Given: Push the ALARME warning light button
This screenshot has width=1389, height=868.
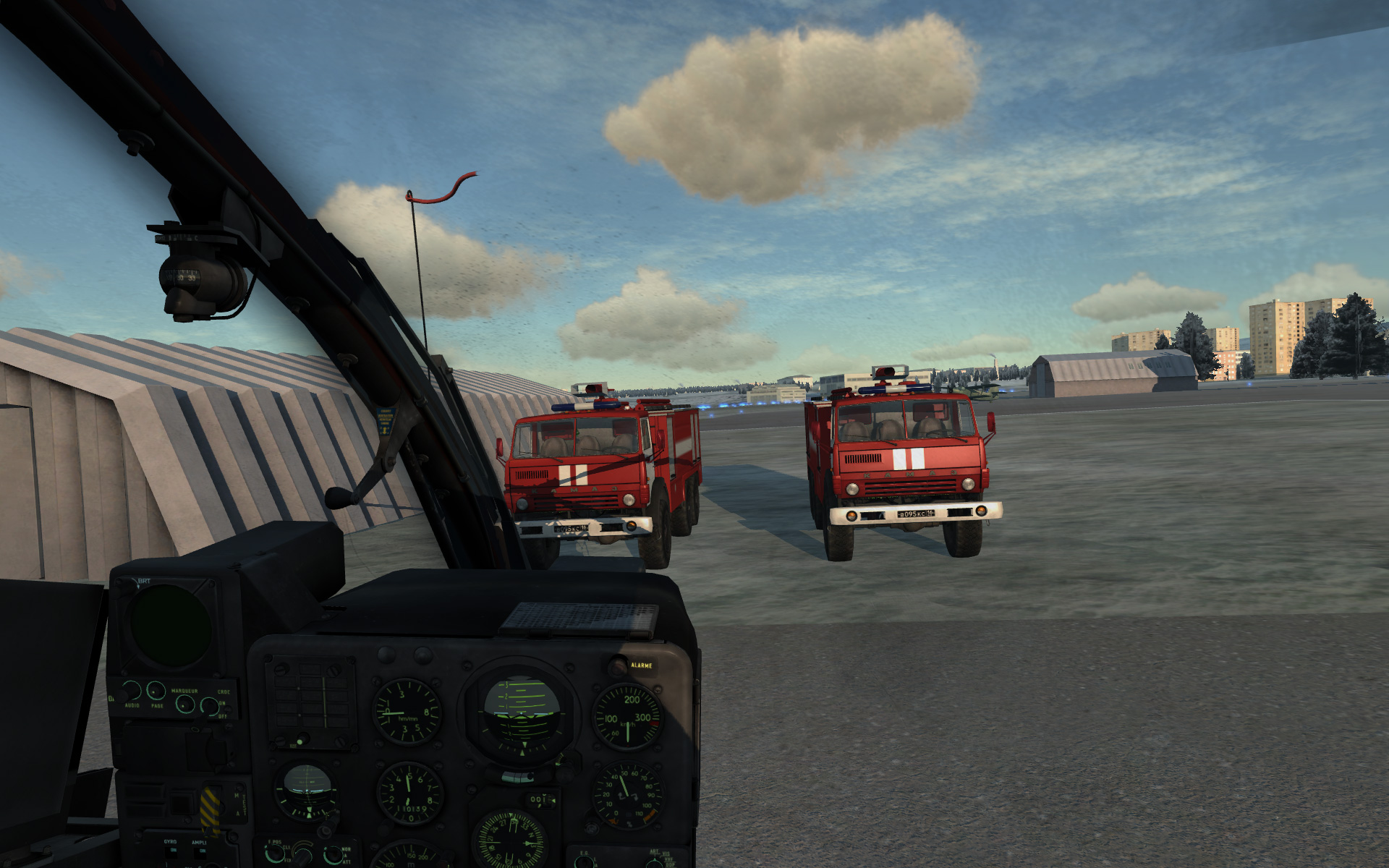Looking at the screenshot, I should pos(618,665).
